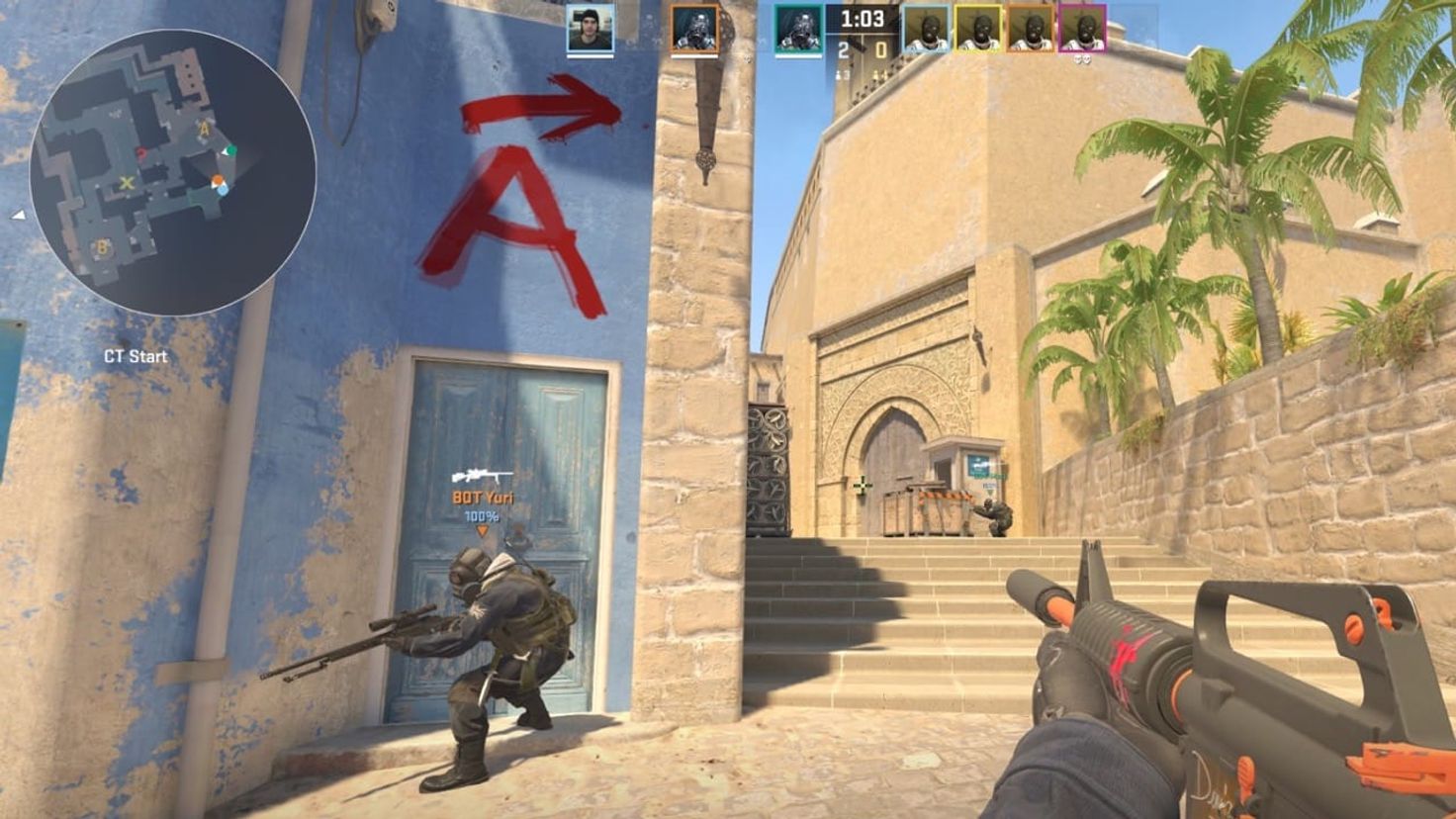Click the light-blue bordered enemy avatar
Viewport: 1456px width, 819px height.
pyautogui.click(x=927, y=30)
